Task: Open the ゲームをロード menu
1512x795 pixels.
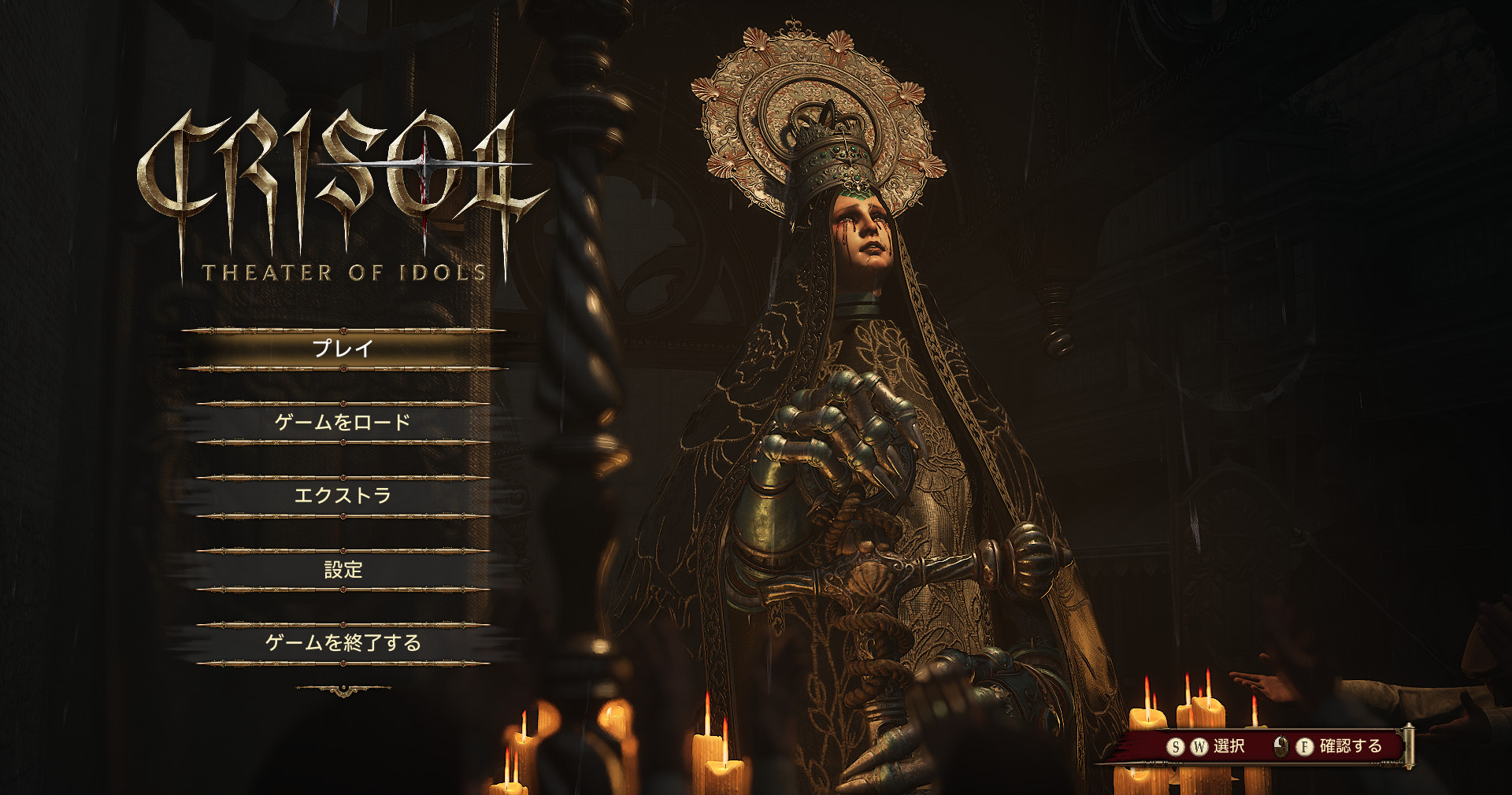Action: point(343,423)
